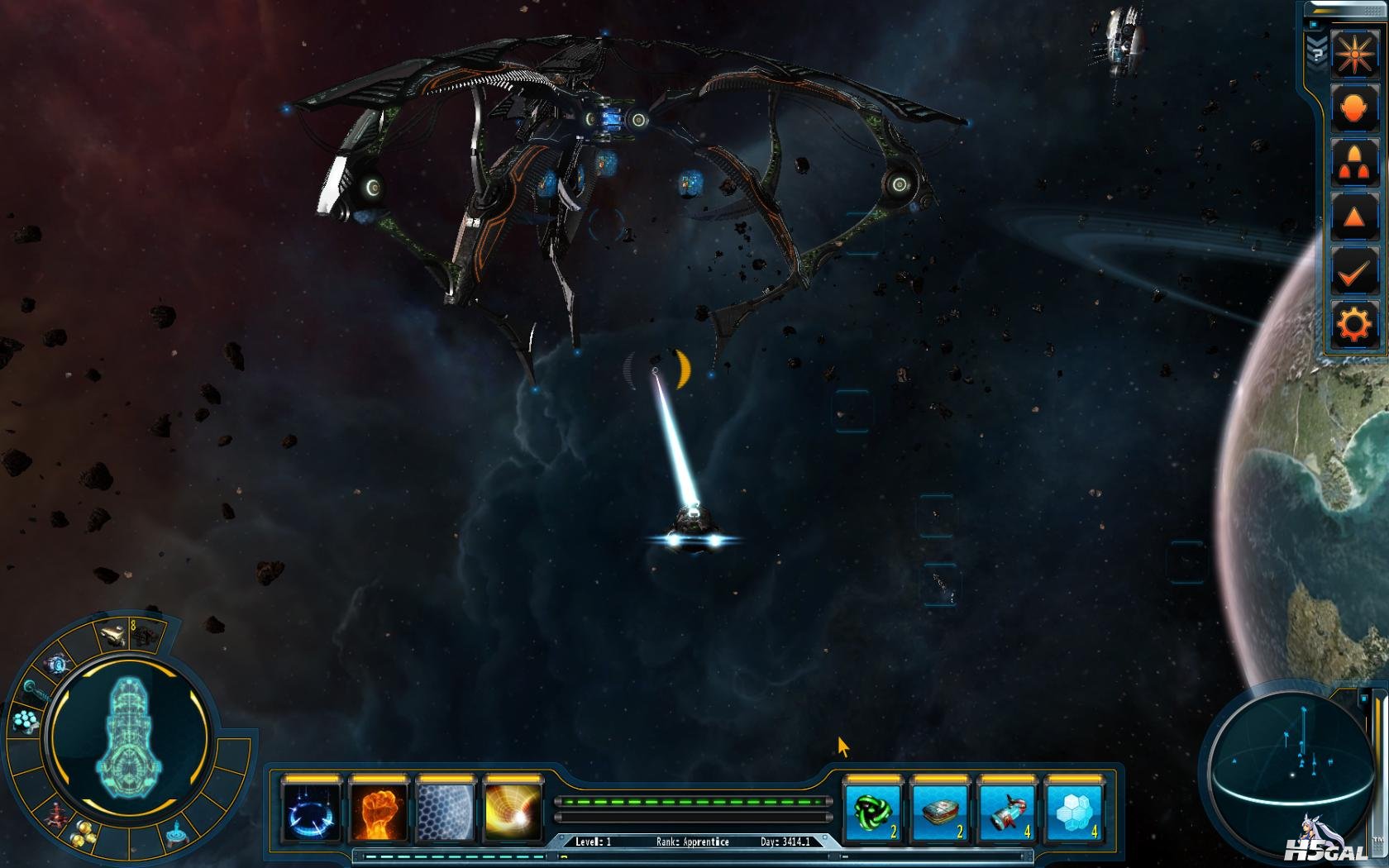Open the captain head profile button

[1353, 108]
